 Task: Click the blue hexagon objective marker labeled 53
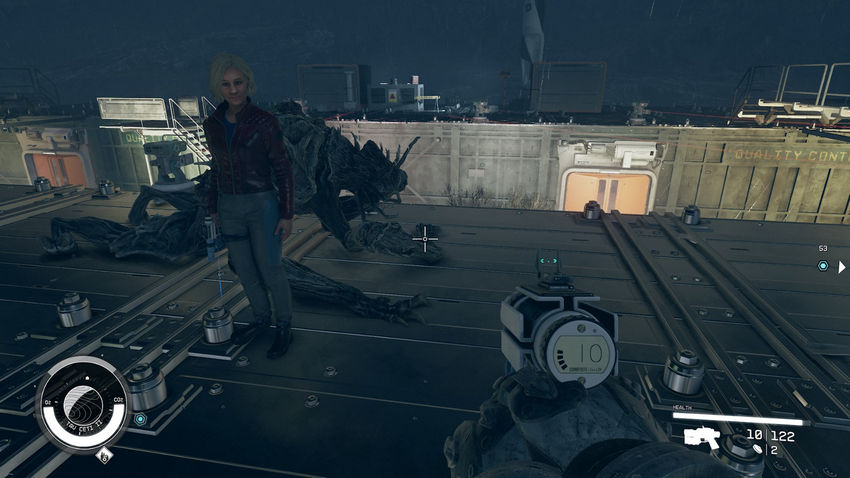point(823,266)
